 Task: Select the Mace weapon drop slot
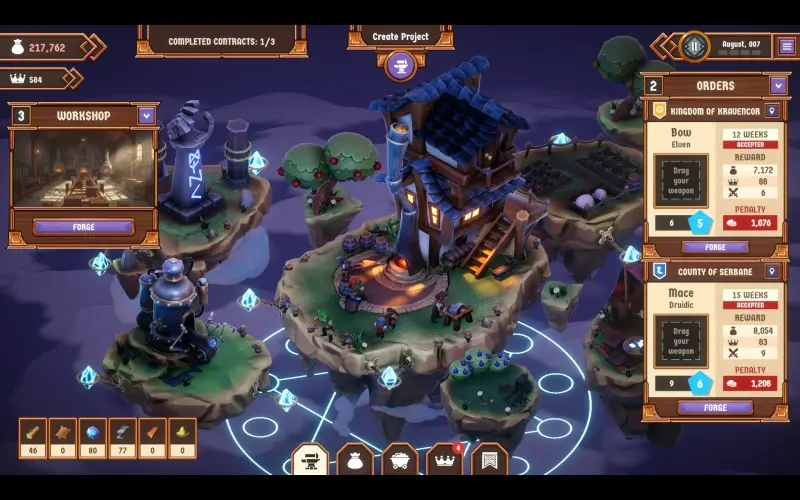(x=681, y=341)
